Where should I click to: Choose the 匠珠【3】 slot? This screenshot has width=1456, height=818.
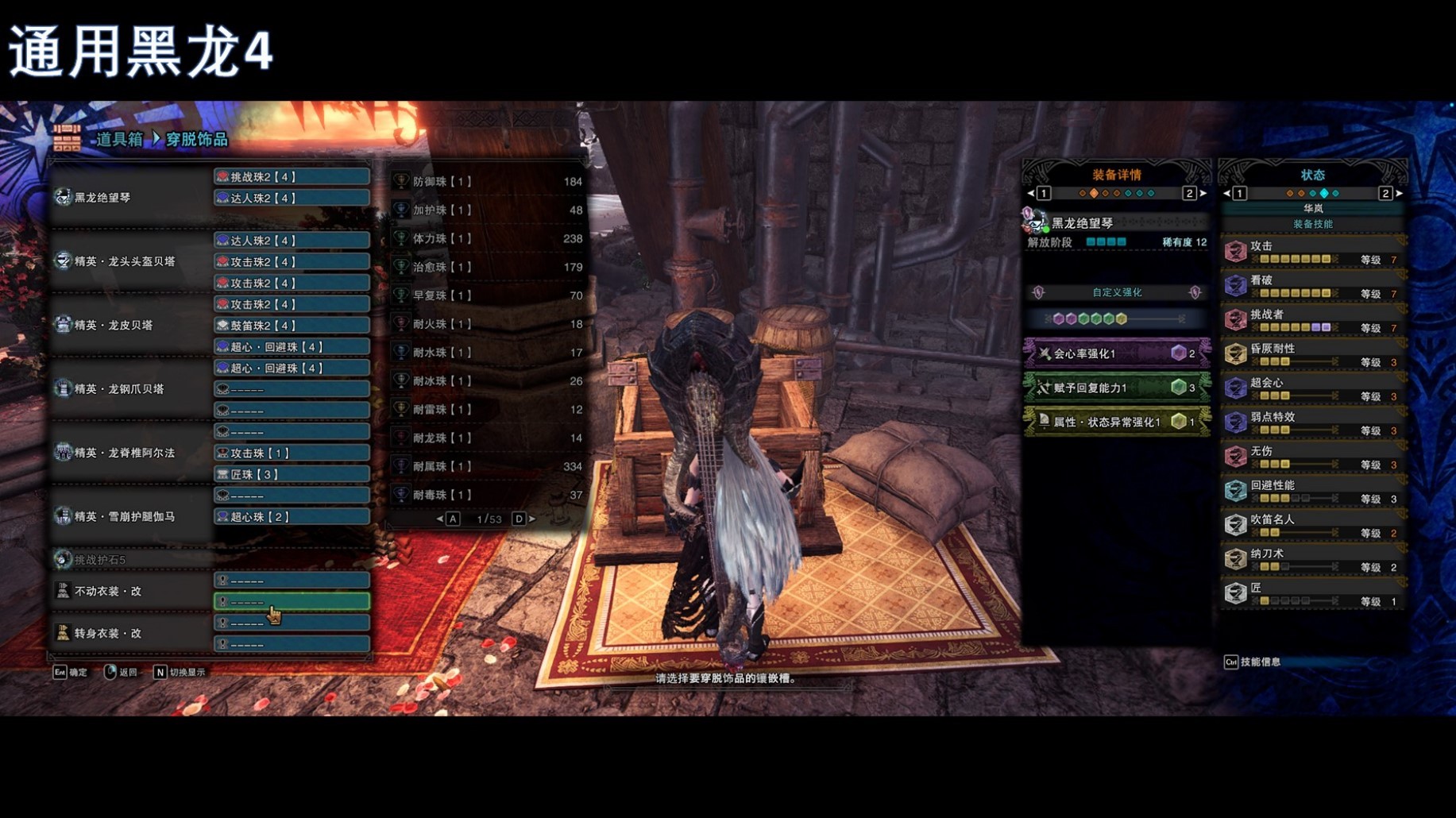point(292,474)
